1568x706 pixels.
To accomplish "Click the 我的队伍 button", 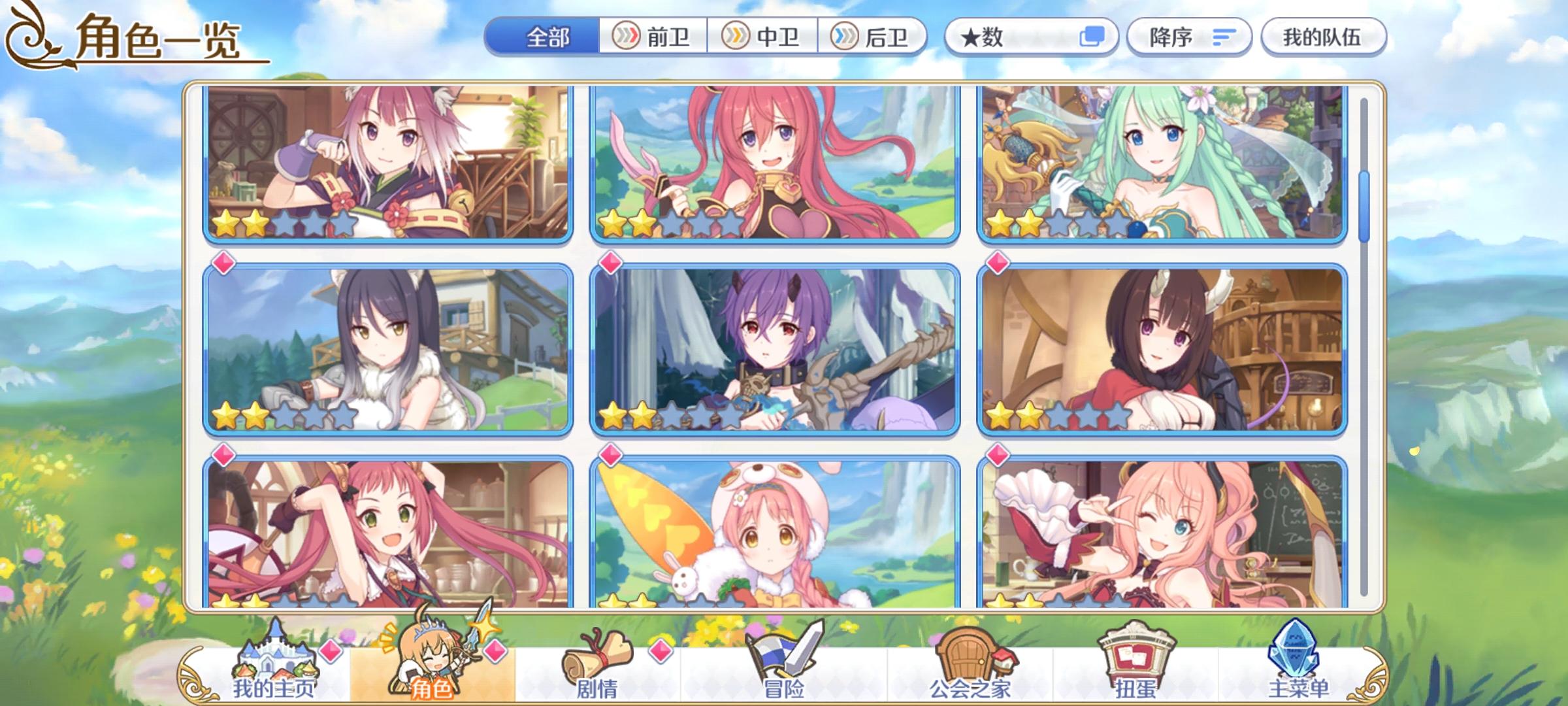I will (x=1326, y=37).
